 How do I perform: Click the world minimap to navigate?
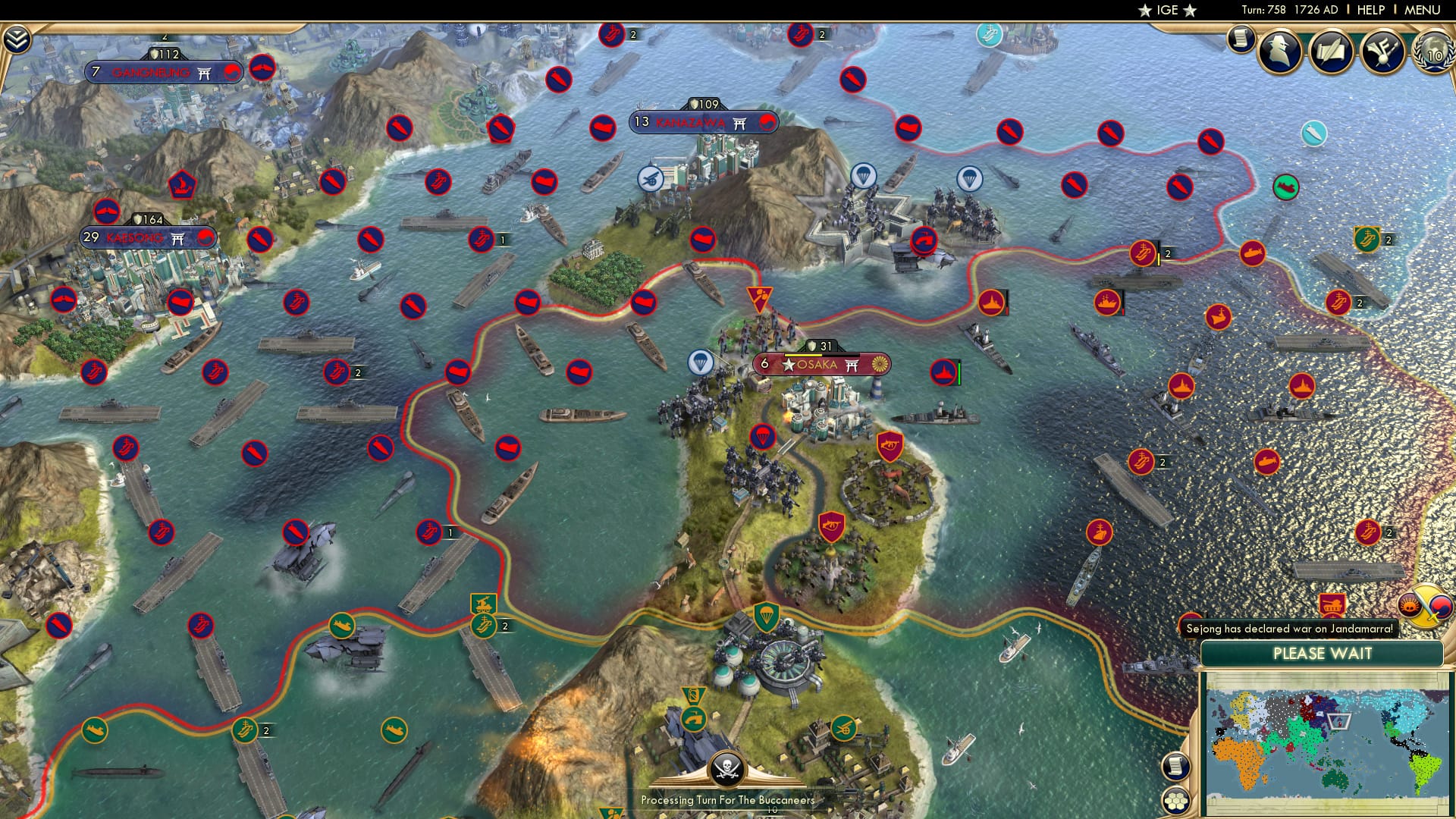click(1327, 728)
